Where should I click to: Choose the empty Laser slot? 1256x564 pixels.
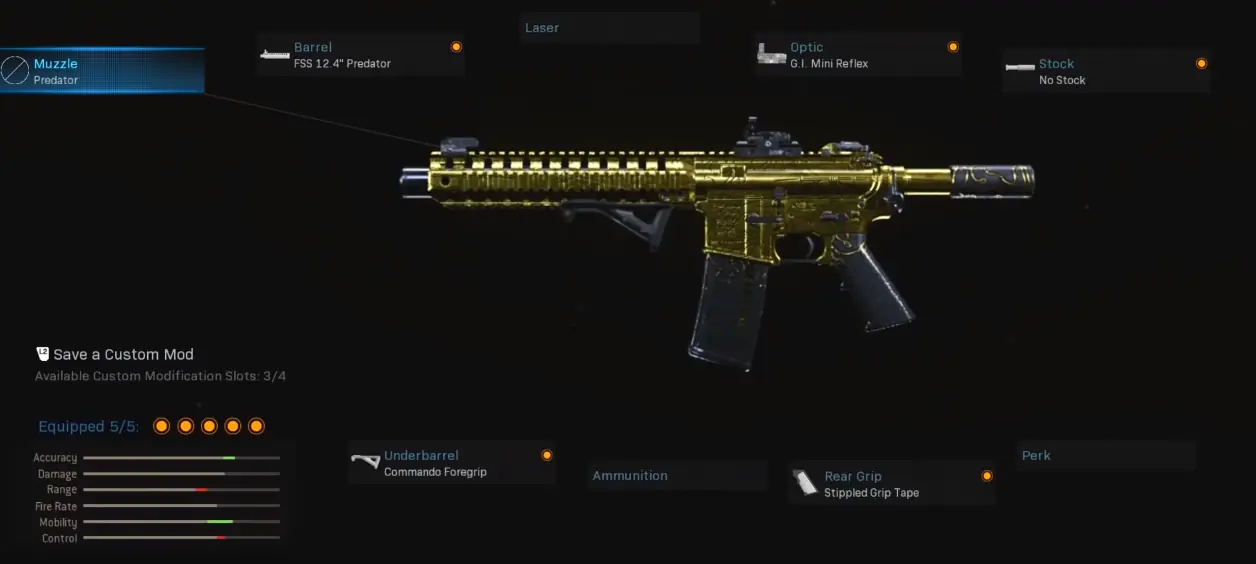pyautogui.click(x=609, y=28)
